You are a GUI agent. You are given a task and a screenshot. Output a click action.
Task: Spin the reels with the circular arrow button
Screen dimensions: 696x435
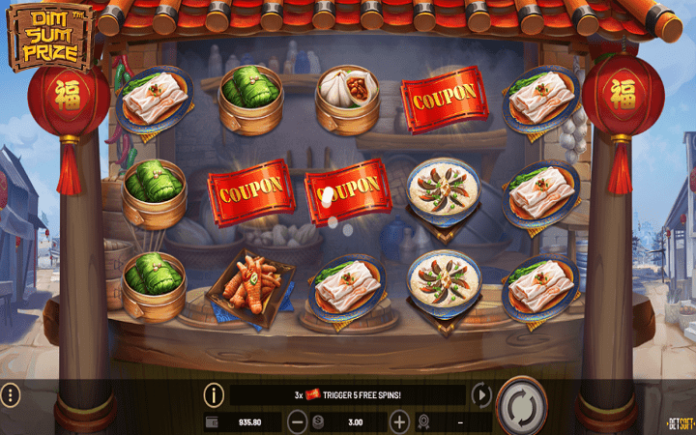[521, 406]
